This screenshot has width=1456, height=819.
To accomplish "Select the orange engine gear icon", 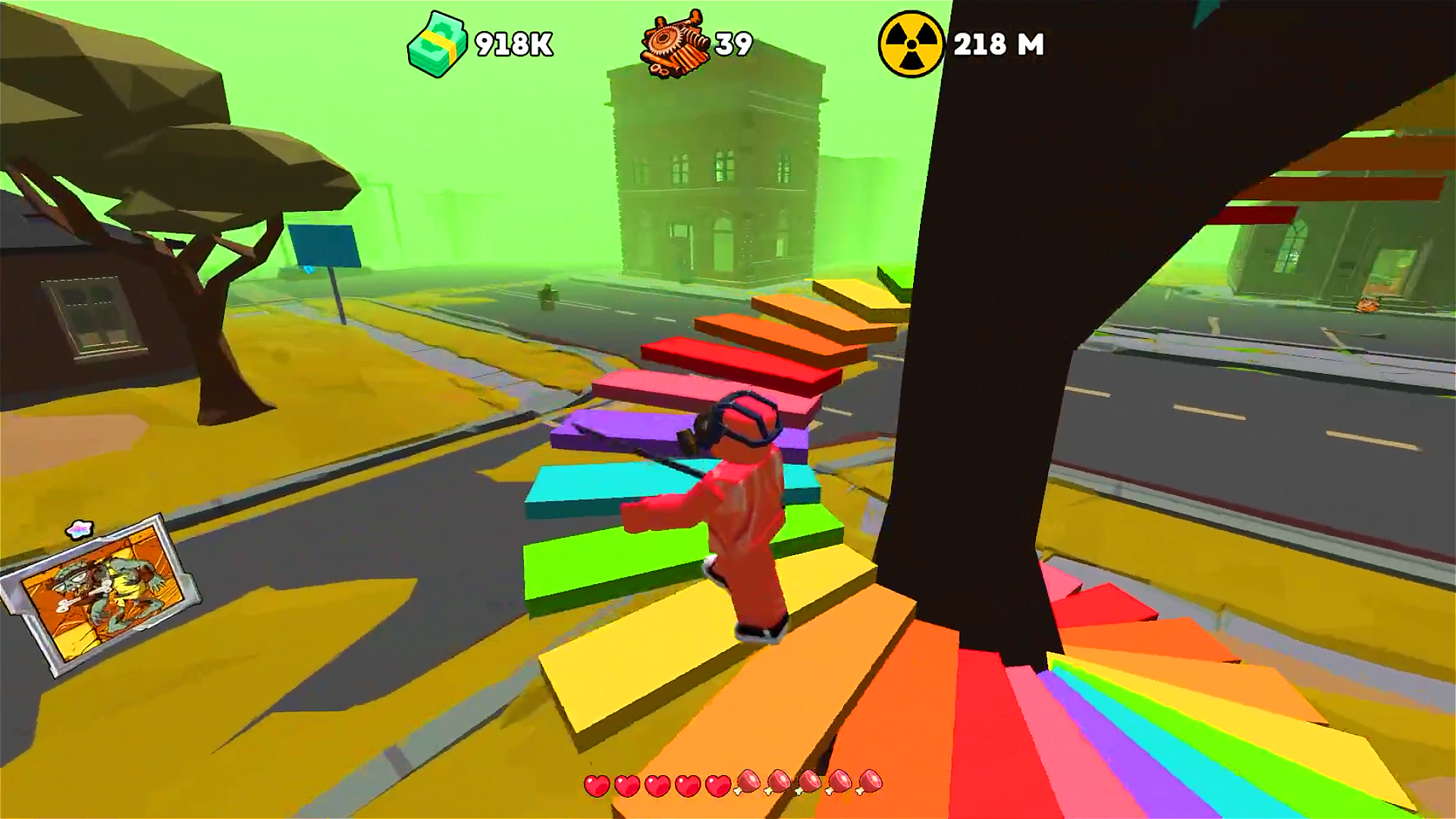I will pos(675,44).
